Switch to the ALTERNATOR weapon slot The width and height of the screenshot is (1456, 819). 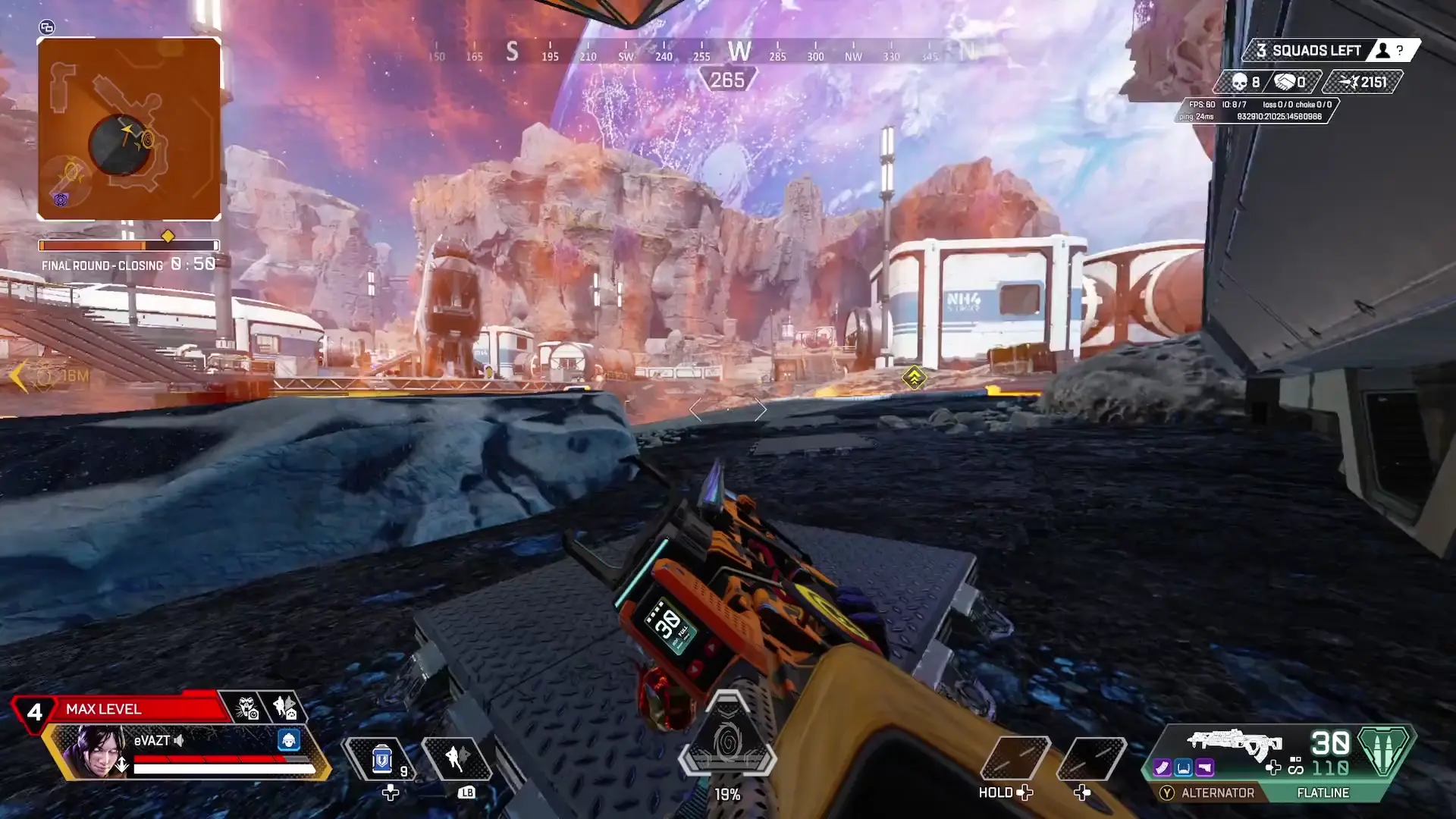(x=1218, y=792)
